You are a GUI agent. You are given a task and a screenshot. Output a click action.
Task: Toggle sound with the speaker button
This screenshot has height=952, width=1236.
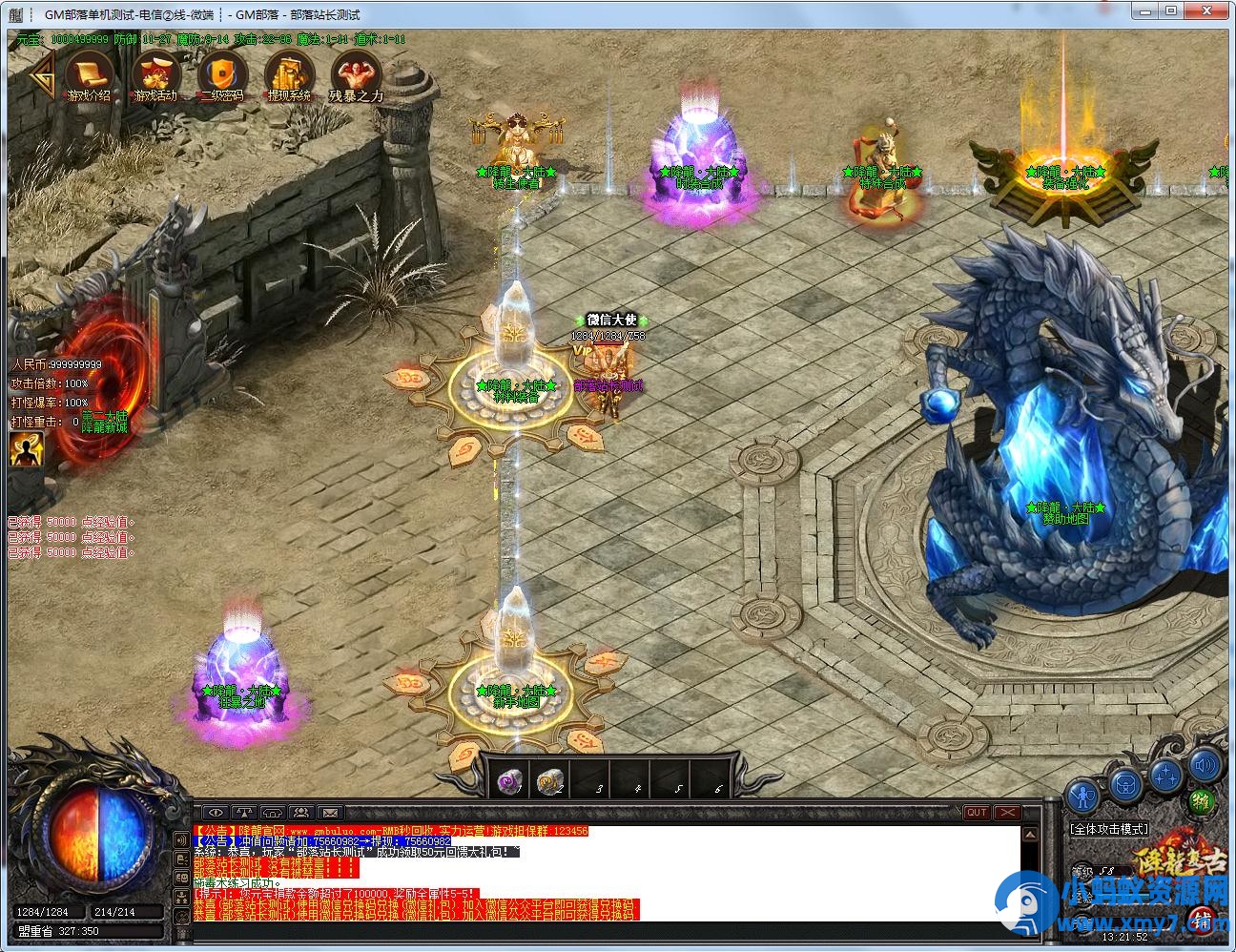coord(1205,764)
